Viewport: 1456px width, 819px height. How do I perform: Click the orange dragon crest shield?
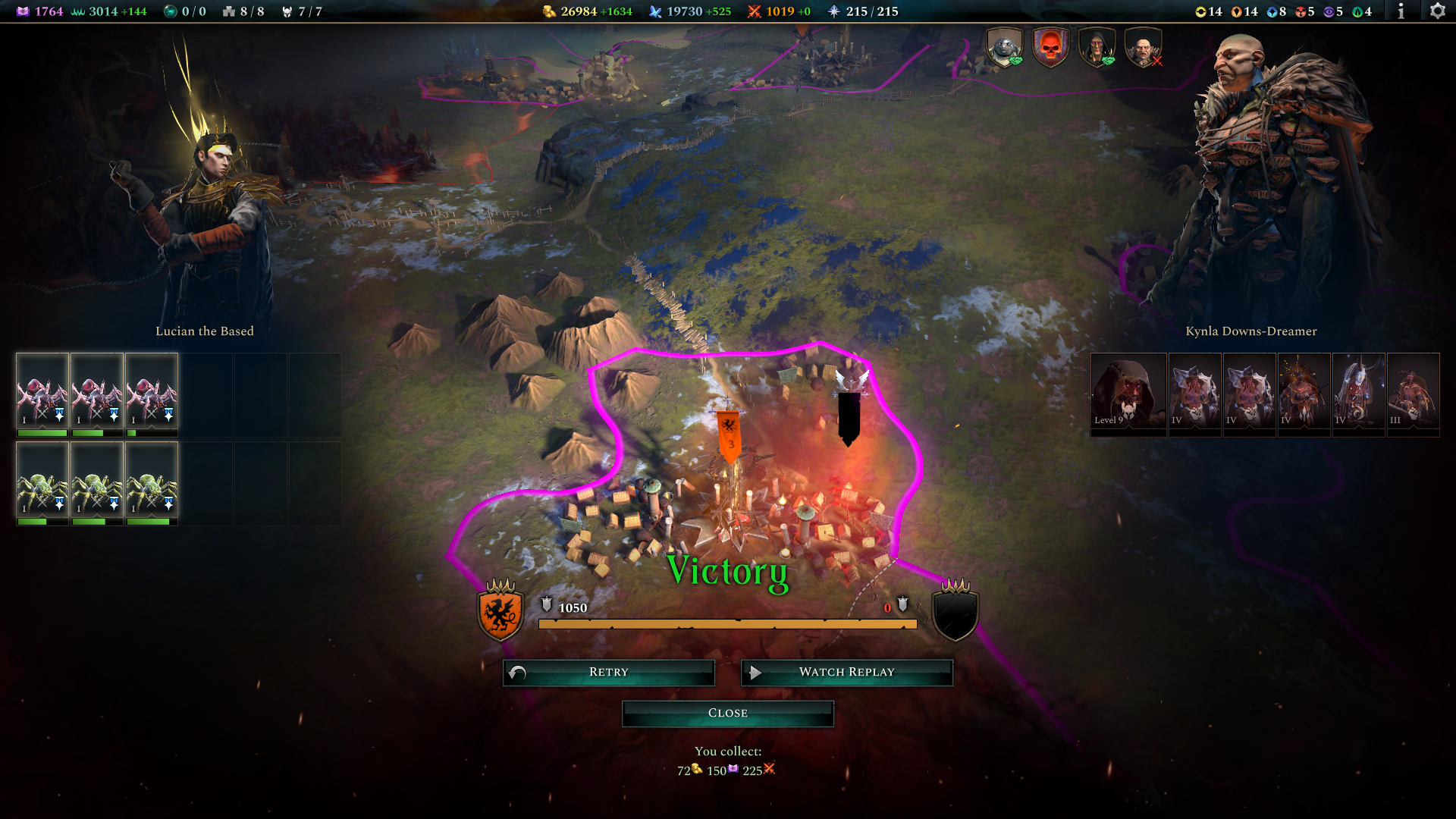pyautogui.click(x=500, y=613)
